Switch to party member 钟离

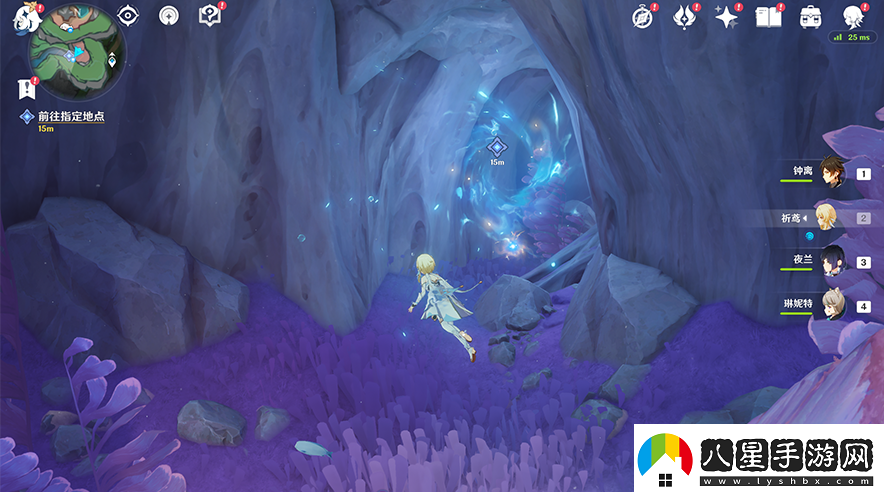832,173
